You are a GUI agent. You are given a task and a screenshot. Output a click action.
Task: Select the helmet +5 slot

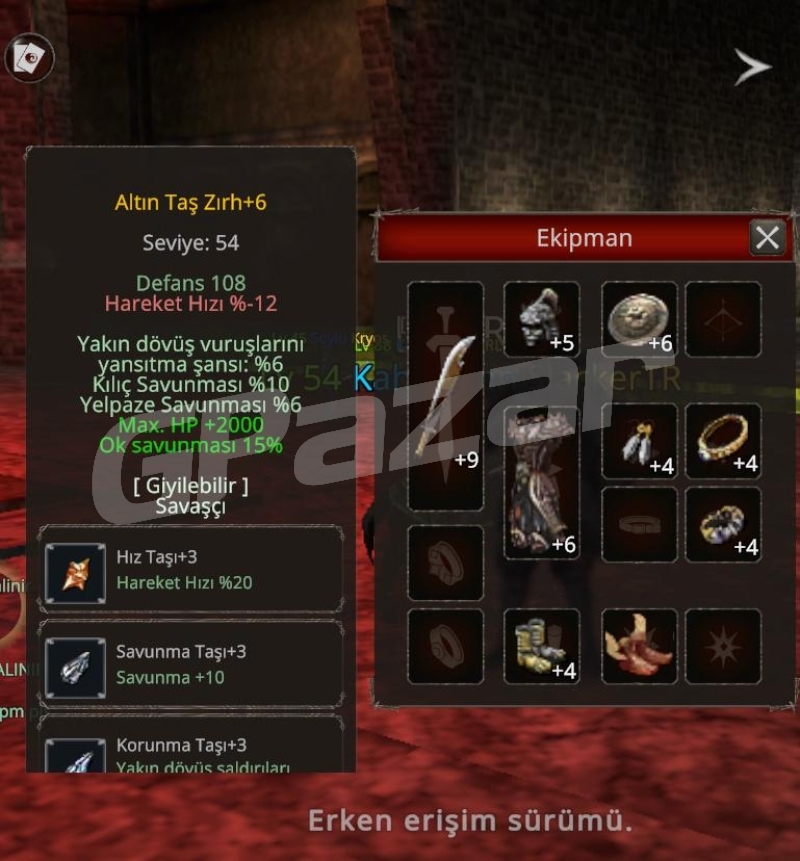(x=541, y=319)
